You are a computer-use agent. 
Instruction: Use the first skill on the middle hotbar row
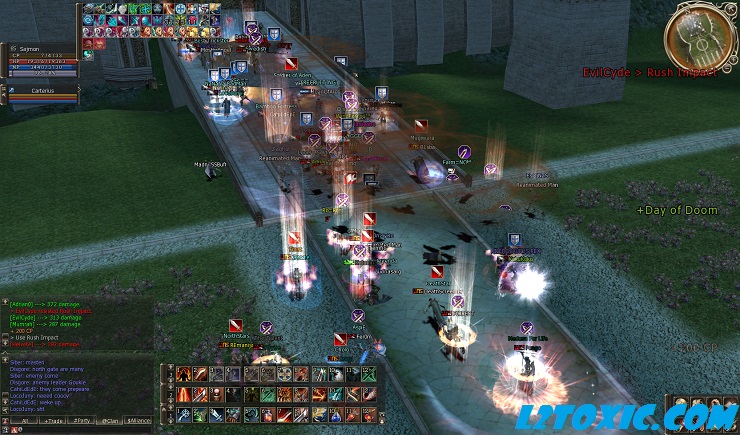point(185,394)
